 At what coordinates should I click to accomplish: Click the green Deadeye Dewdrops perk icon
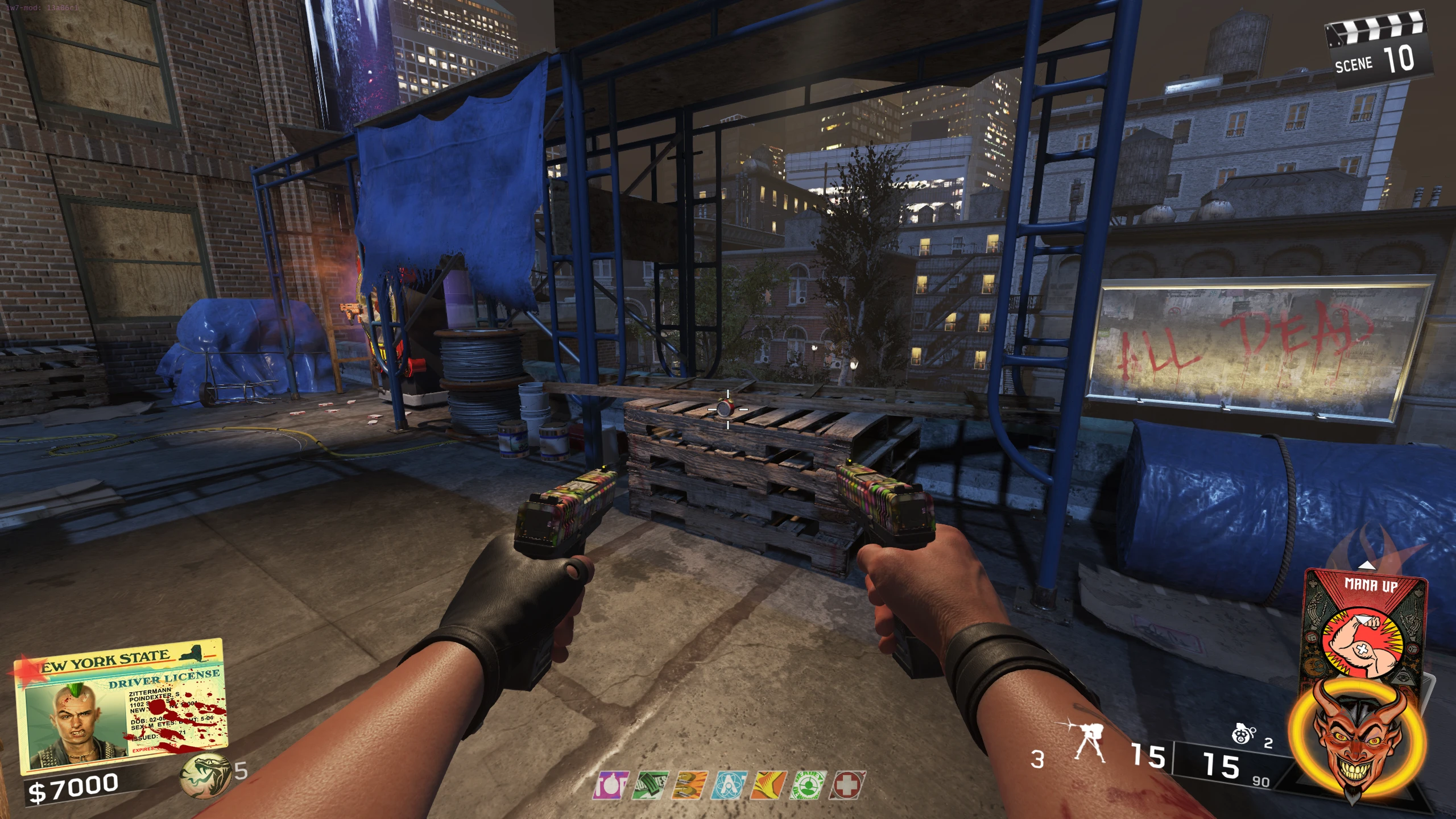pyautogui.click(x=808, y=785)
